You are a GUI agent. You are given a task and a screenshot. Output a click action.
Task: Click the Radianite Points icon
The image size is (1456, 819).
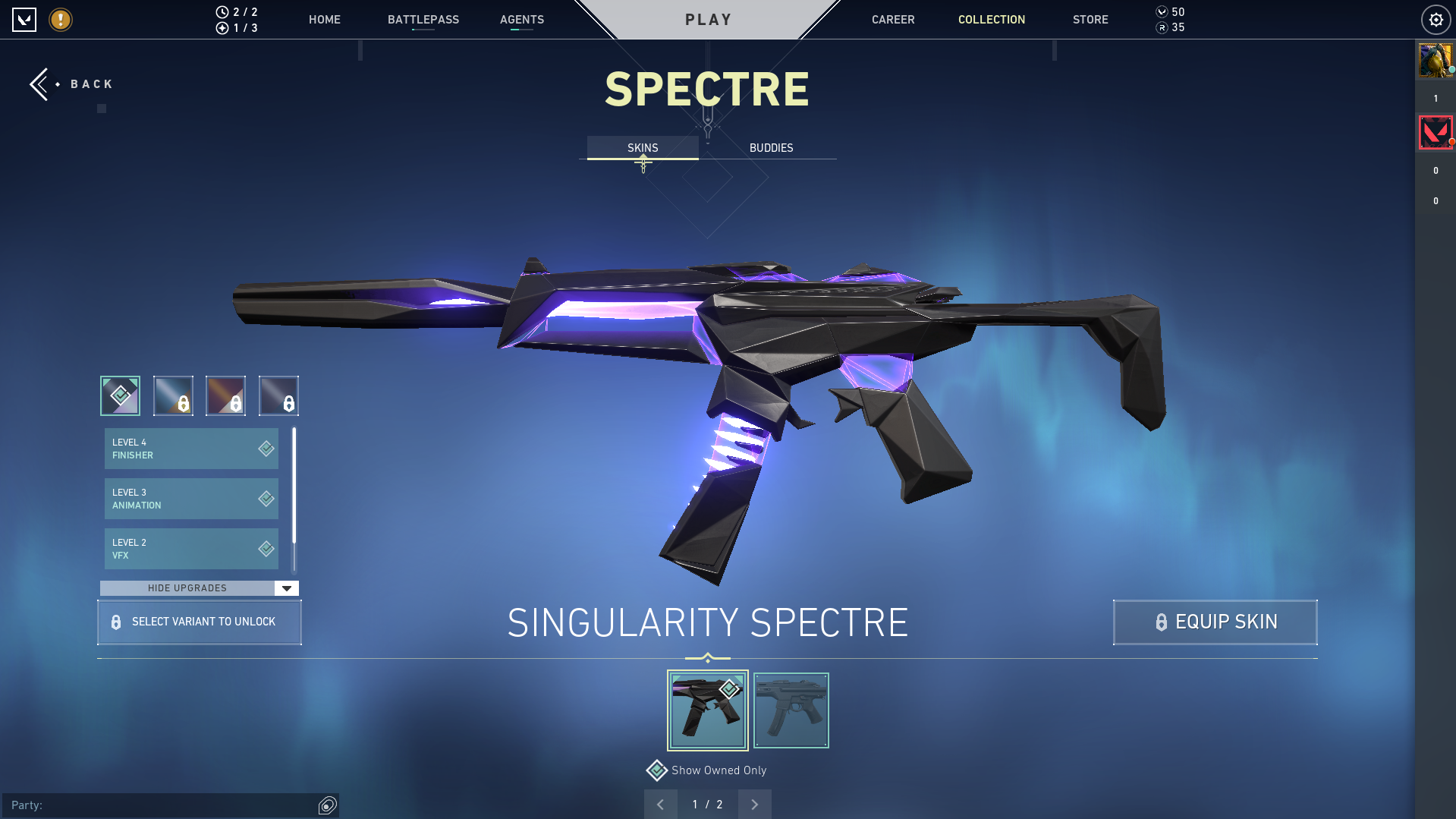[1161, 27]
